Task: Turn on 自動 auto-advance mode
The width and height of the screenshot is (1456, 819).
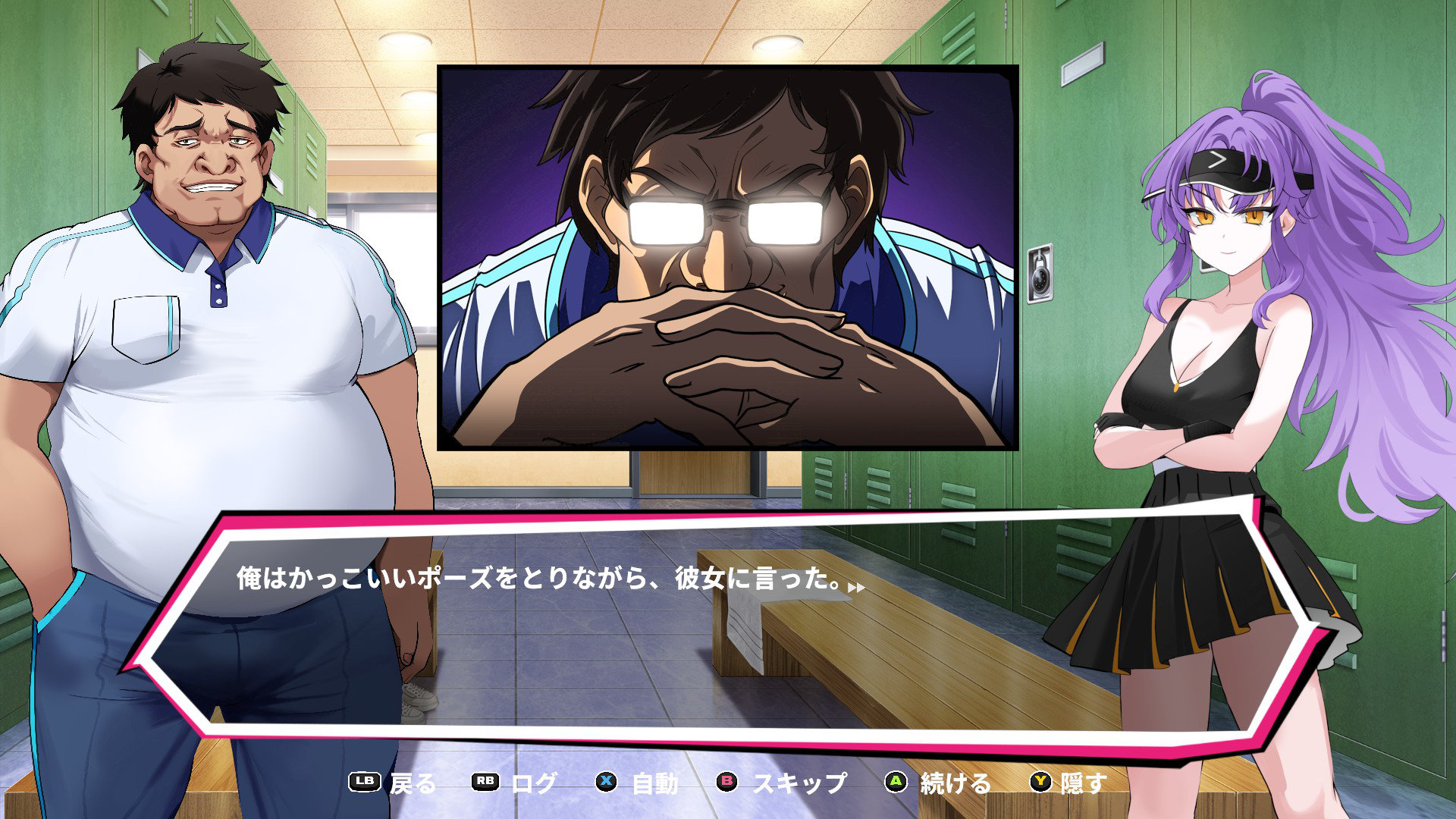Action: pos(638,783)
